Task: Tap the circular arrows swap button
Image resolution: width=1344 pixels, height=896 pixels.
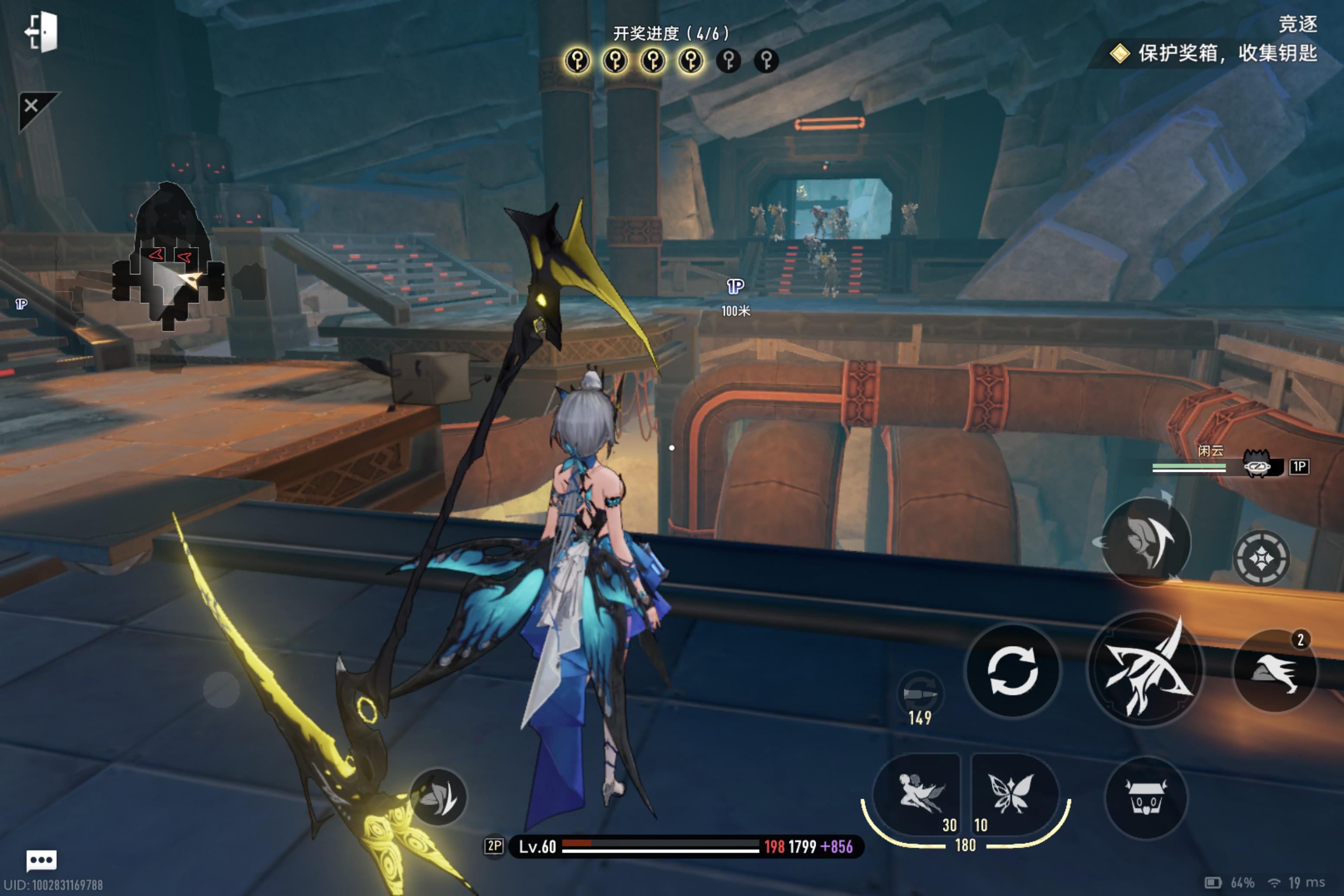Action: pyautogui.click(x=1012, y=670)
